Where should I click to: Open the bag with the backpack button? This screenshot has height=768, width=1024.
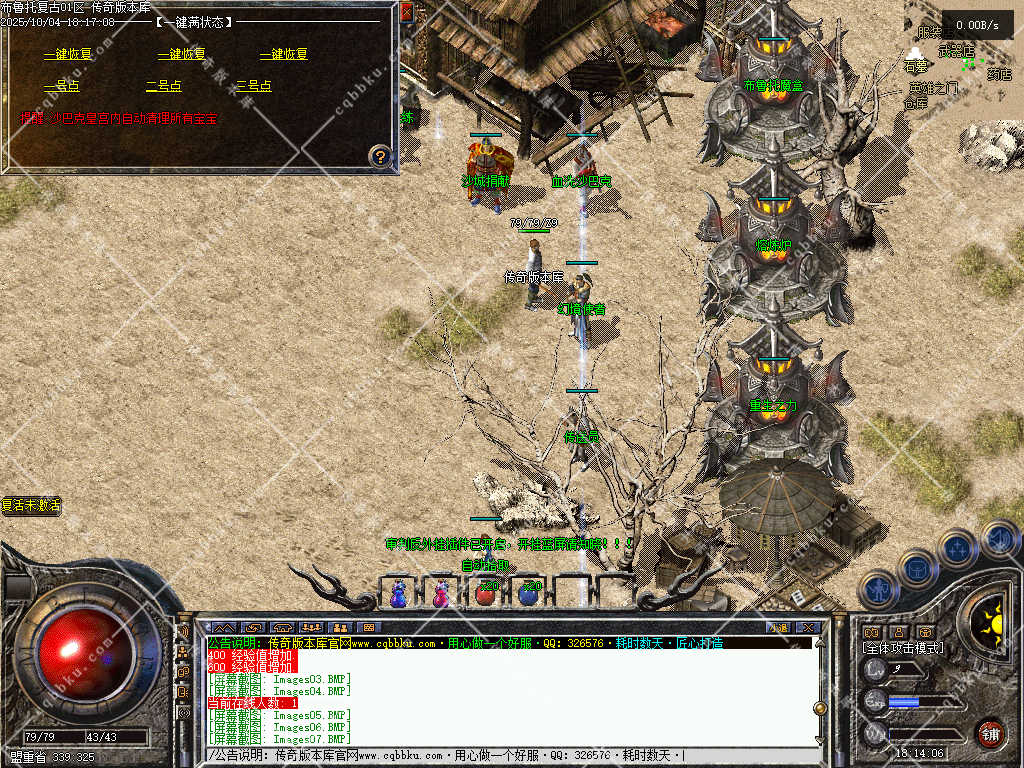(916, 569)
